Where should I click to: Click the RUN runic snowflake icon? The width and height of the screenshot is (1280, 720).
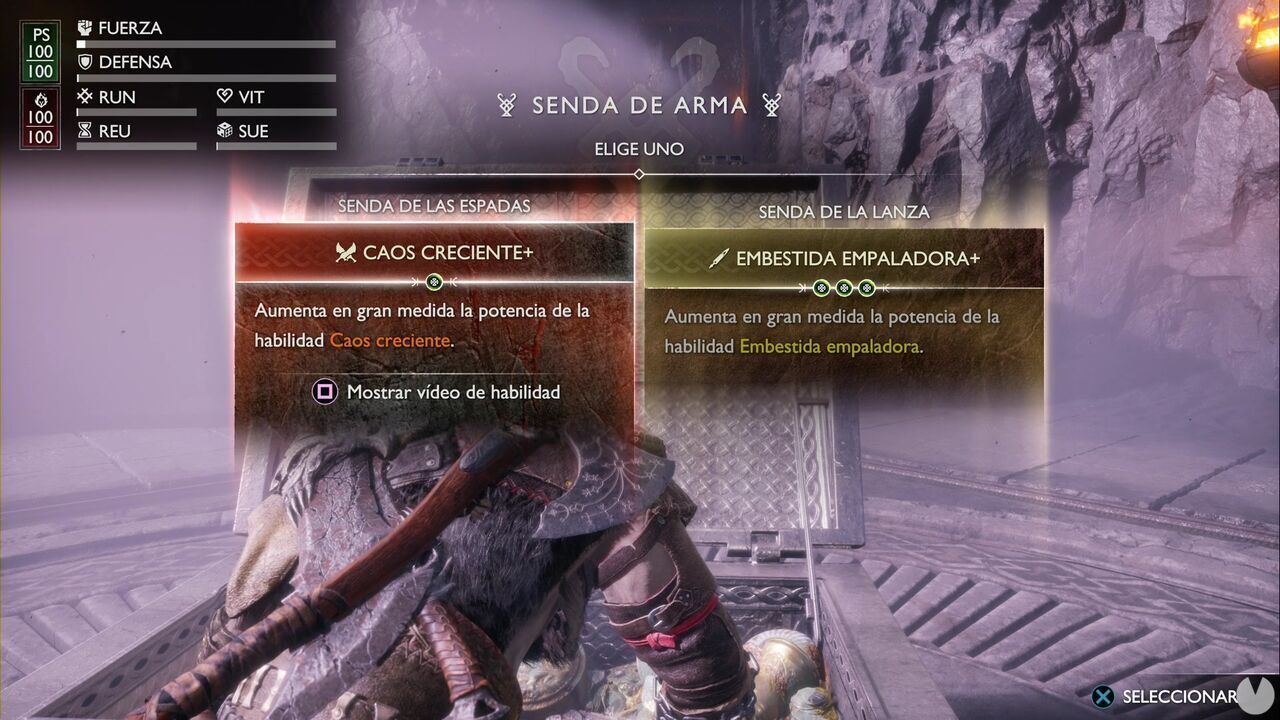tap(85, 96)
